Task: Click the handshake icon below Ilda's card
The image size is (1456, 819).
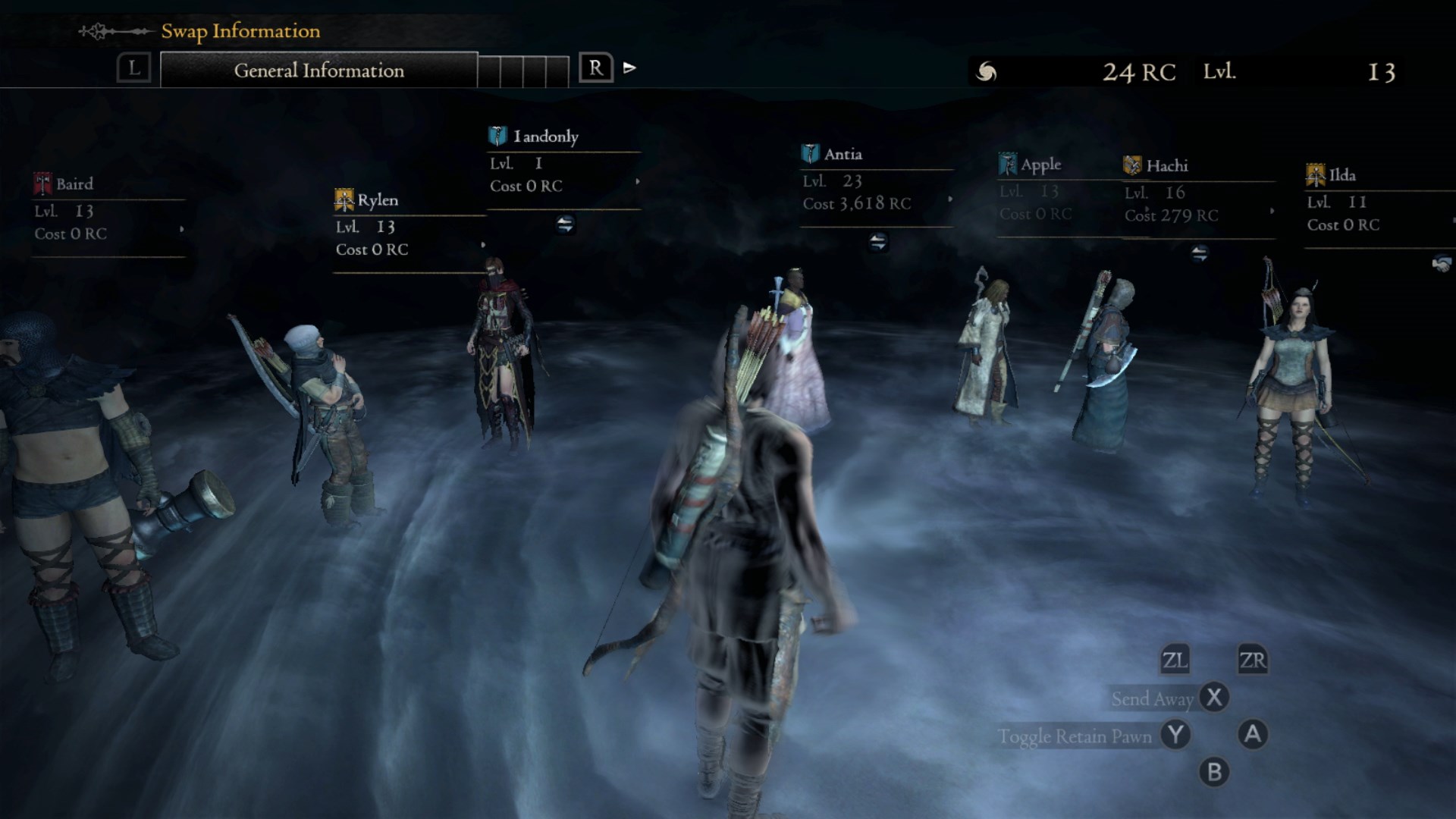Action: (x=1442, y=264)
